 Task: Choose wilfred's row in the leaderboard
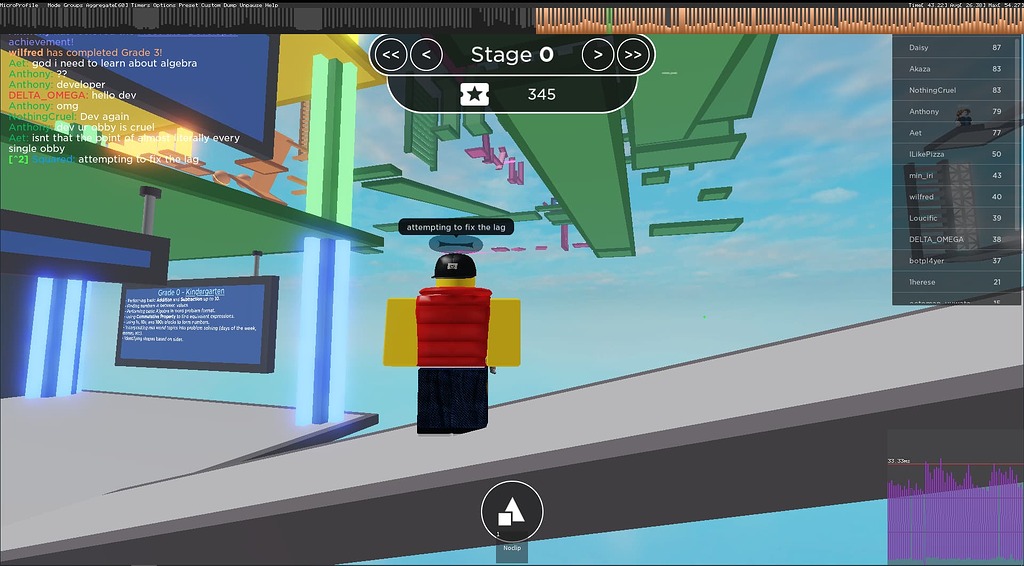pyautogui.click(x=948, y=197)
